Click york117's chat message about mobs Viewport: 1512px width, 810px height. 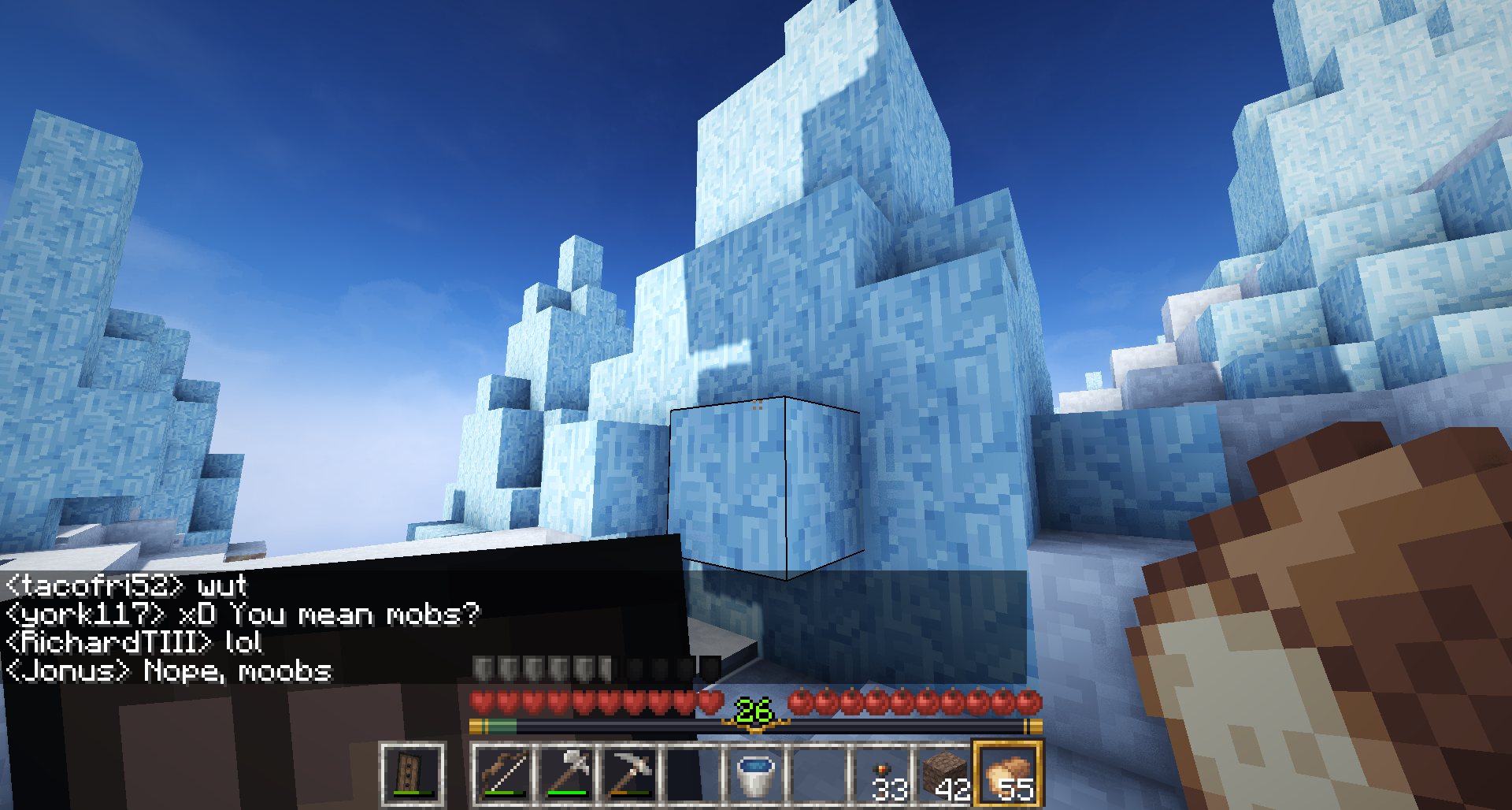[243, 614]
